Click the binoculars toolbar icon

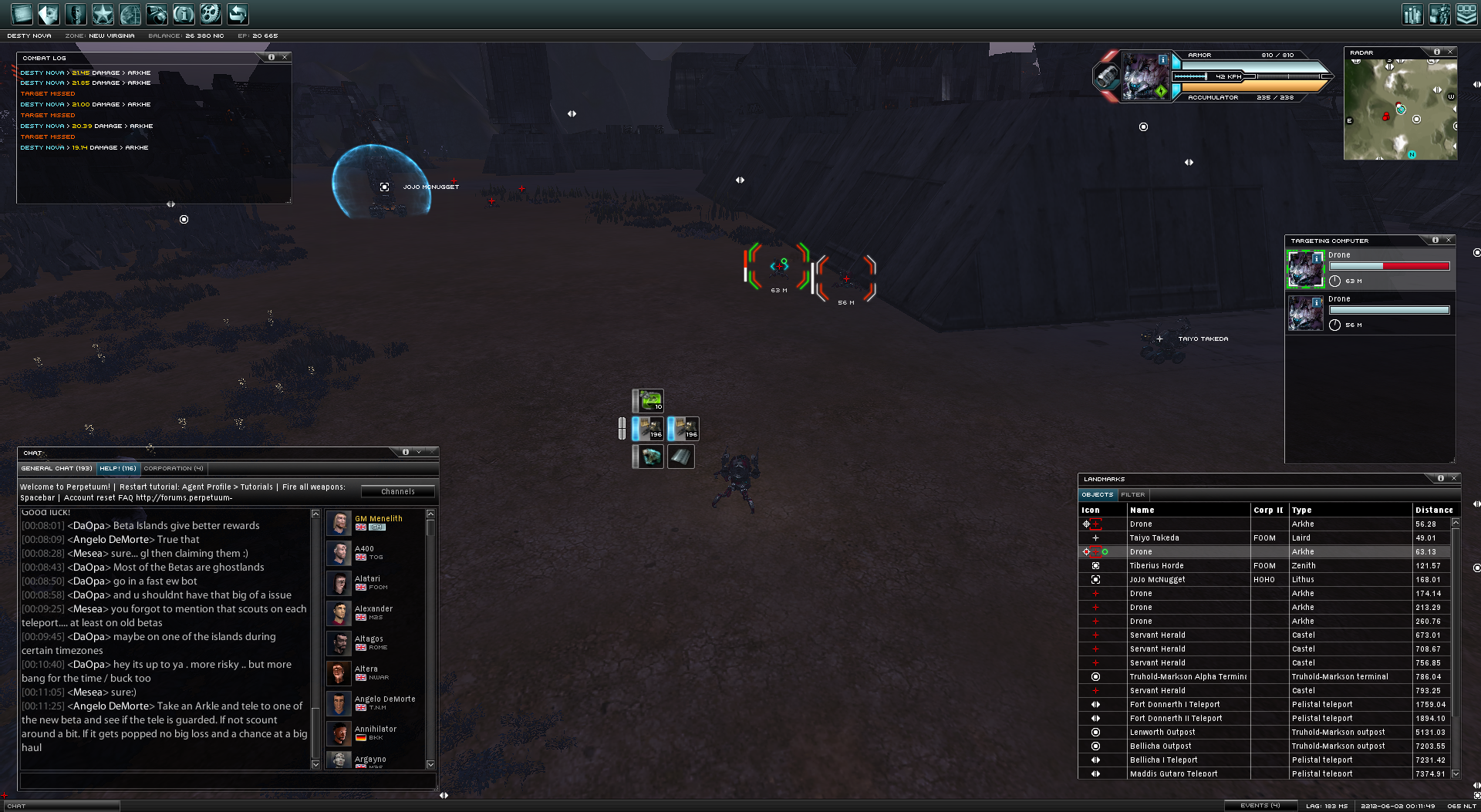[x=157, y=14]
